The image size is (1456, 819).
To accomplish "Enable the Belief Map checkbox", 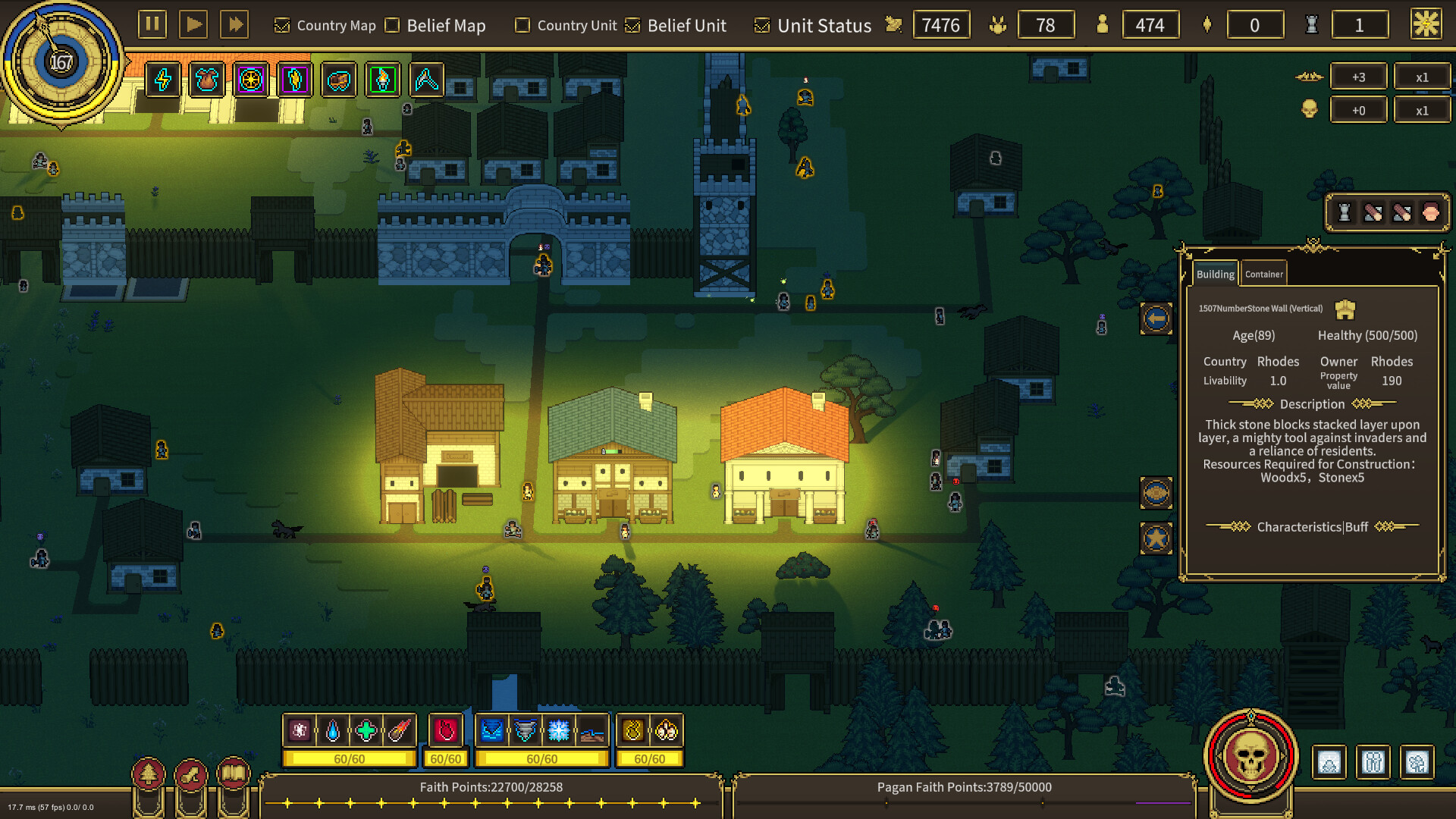I will tap(391, 25).
